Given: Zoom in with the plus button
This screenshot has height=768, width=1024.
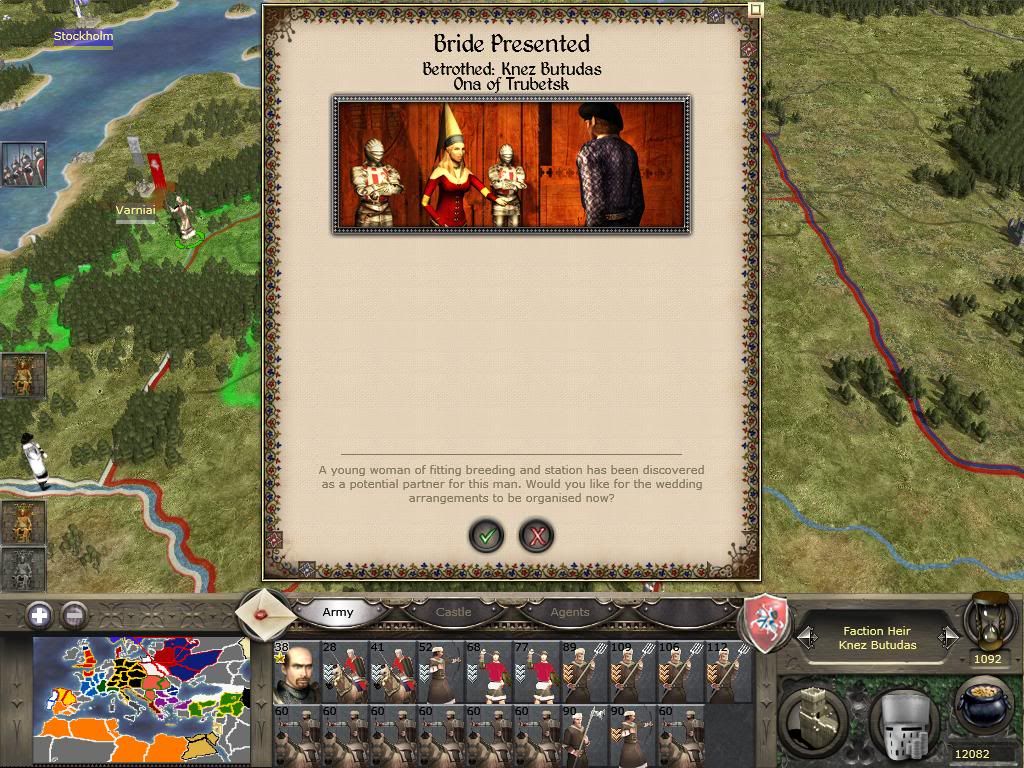Looking at the screenshot, I should pyautogui.click(x=39, y=615).
